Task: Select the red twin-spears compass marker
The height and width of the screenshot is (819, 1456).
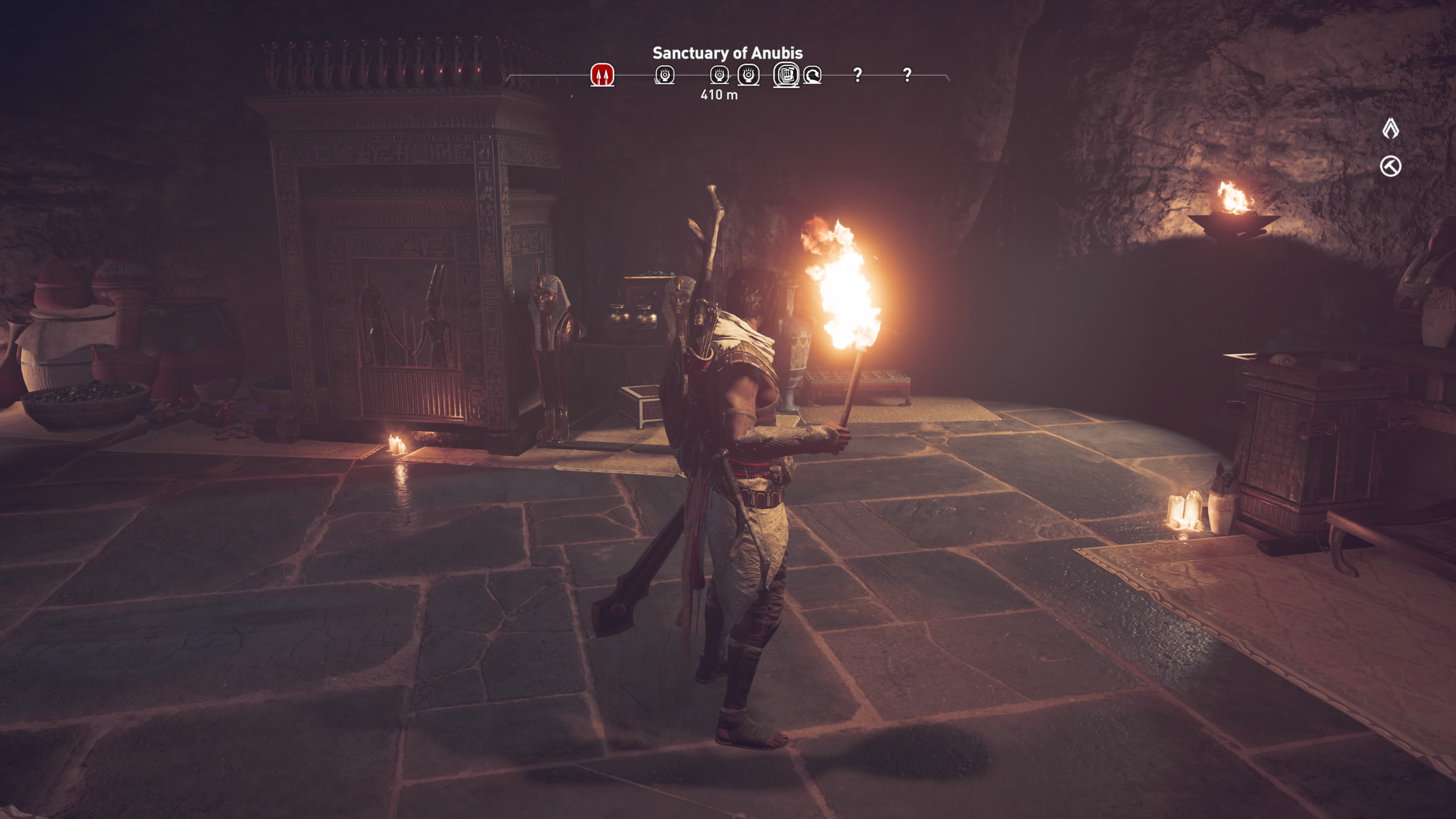Action: point(602,75)
